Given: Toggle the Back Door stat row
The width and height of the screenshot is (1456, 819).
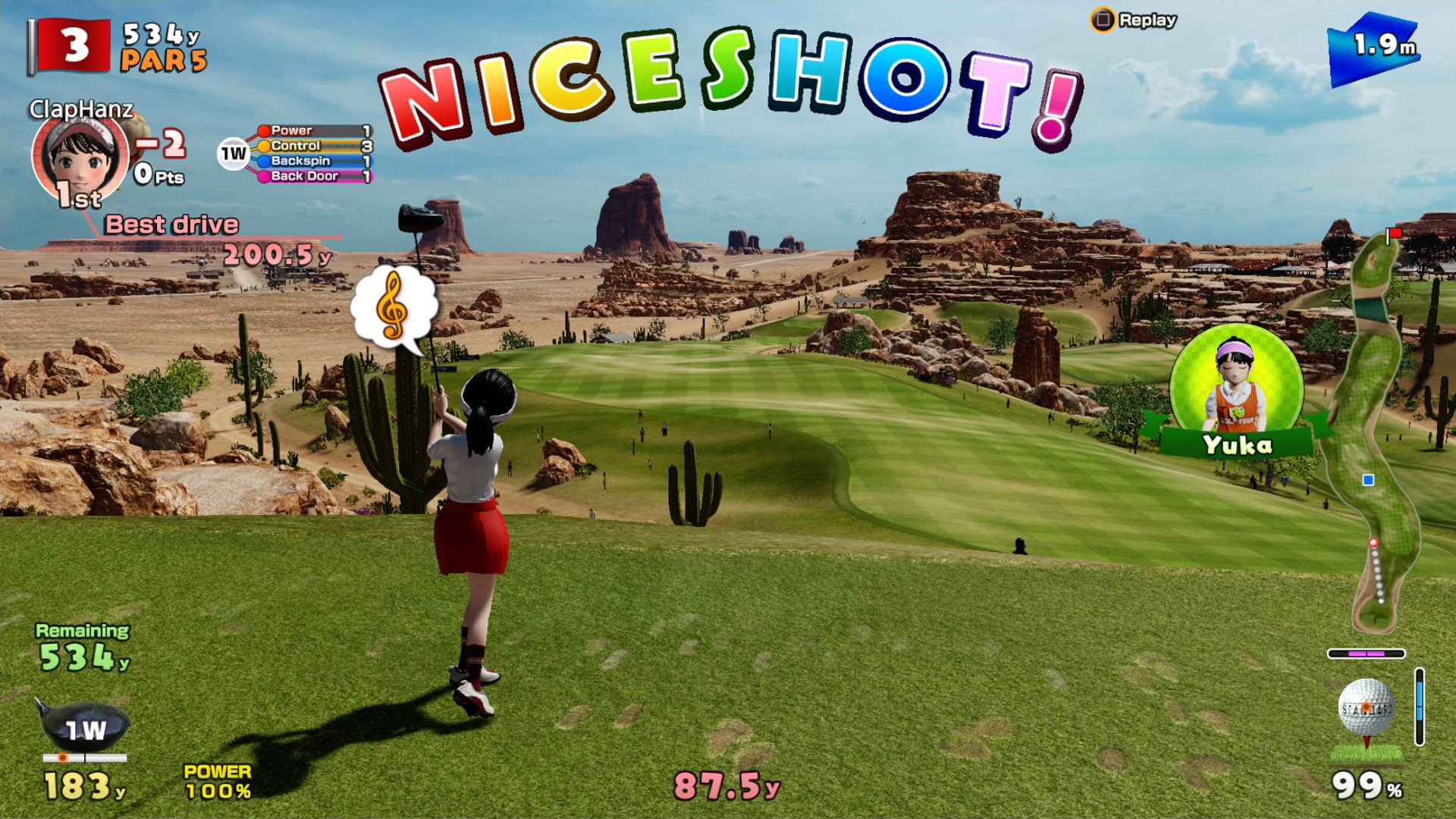Looking at the screenshot, I should coord(303,176).
